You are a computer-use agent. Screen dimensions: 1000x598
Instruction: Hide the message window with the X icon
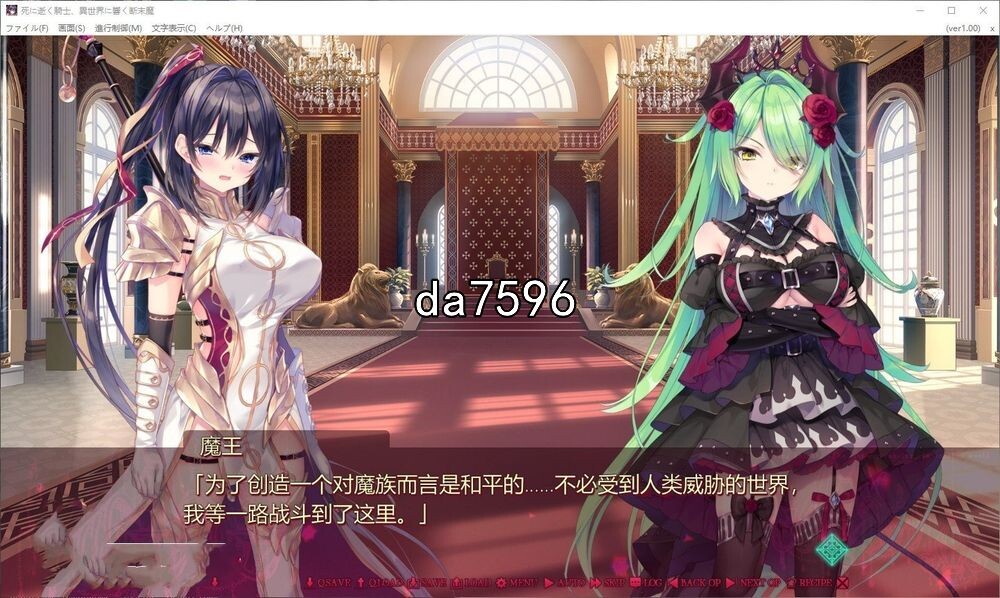tap(843, 582)
